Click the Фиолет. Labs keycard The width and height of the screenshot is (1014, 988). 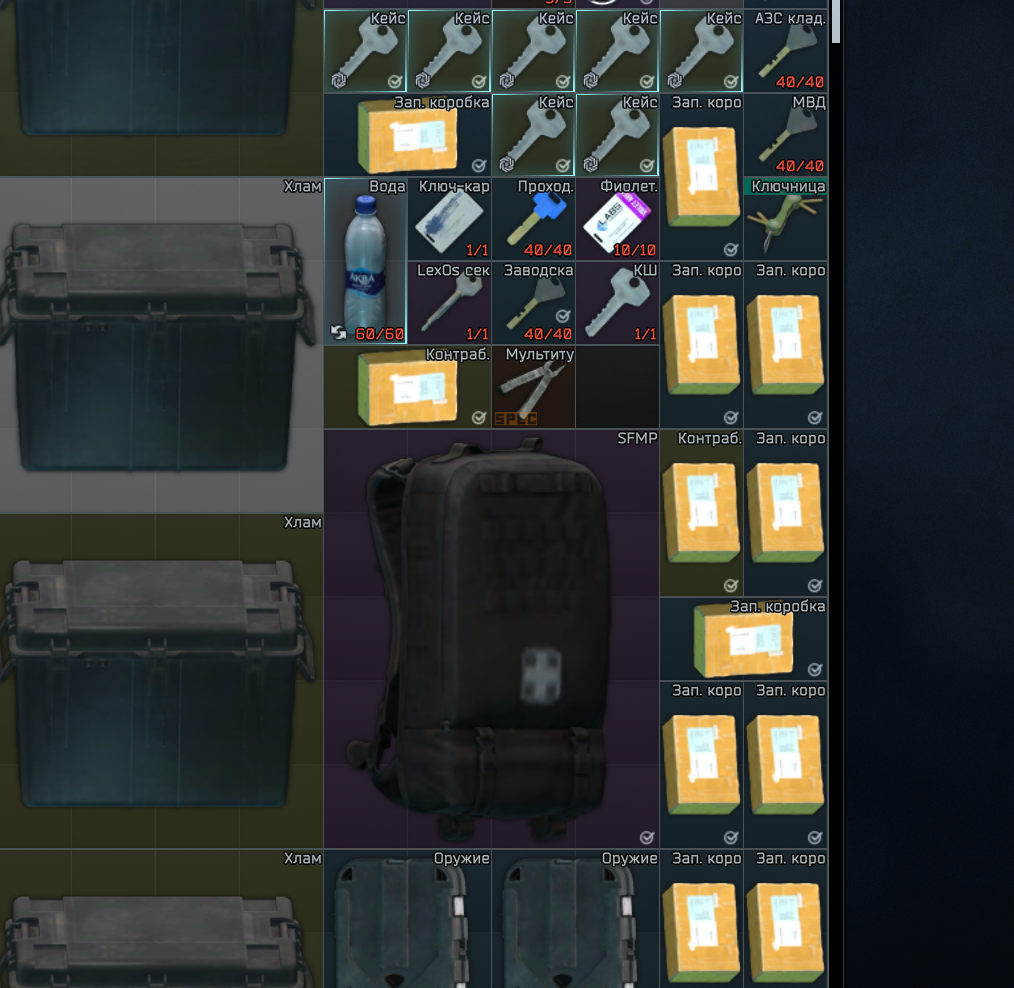617,220
